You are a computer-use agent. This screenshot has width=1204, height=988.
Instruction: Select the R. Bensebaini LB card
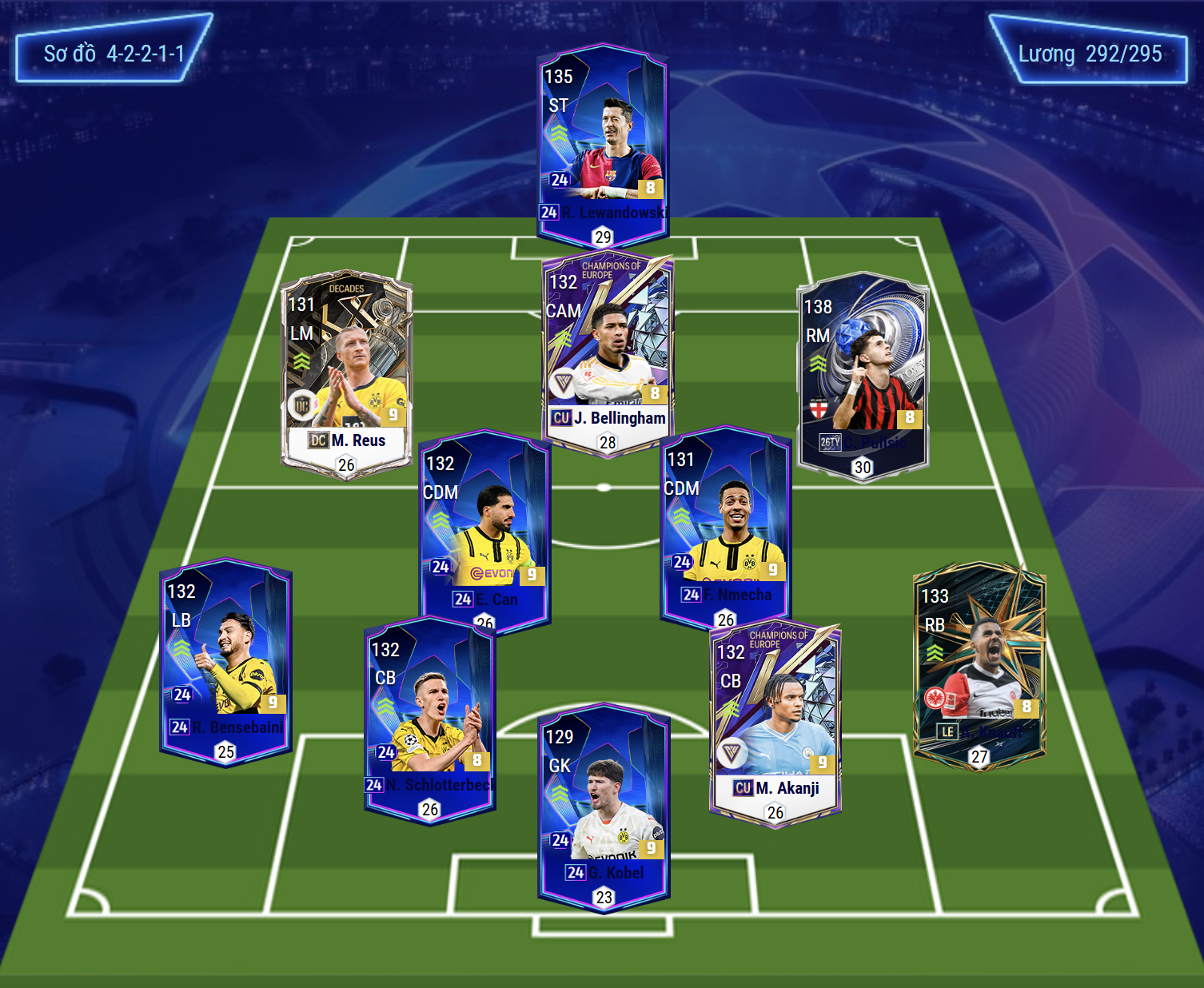[225, 659]
